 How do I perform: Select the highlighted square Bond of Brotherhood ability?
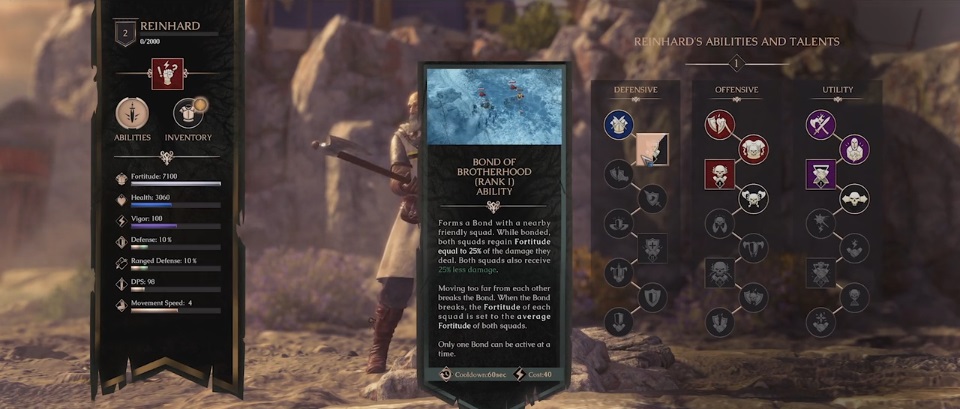pos(652,149)
